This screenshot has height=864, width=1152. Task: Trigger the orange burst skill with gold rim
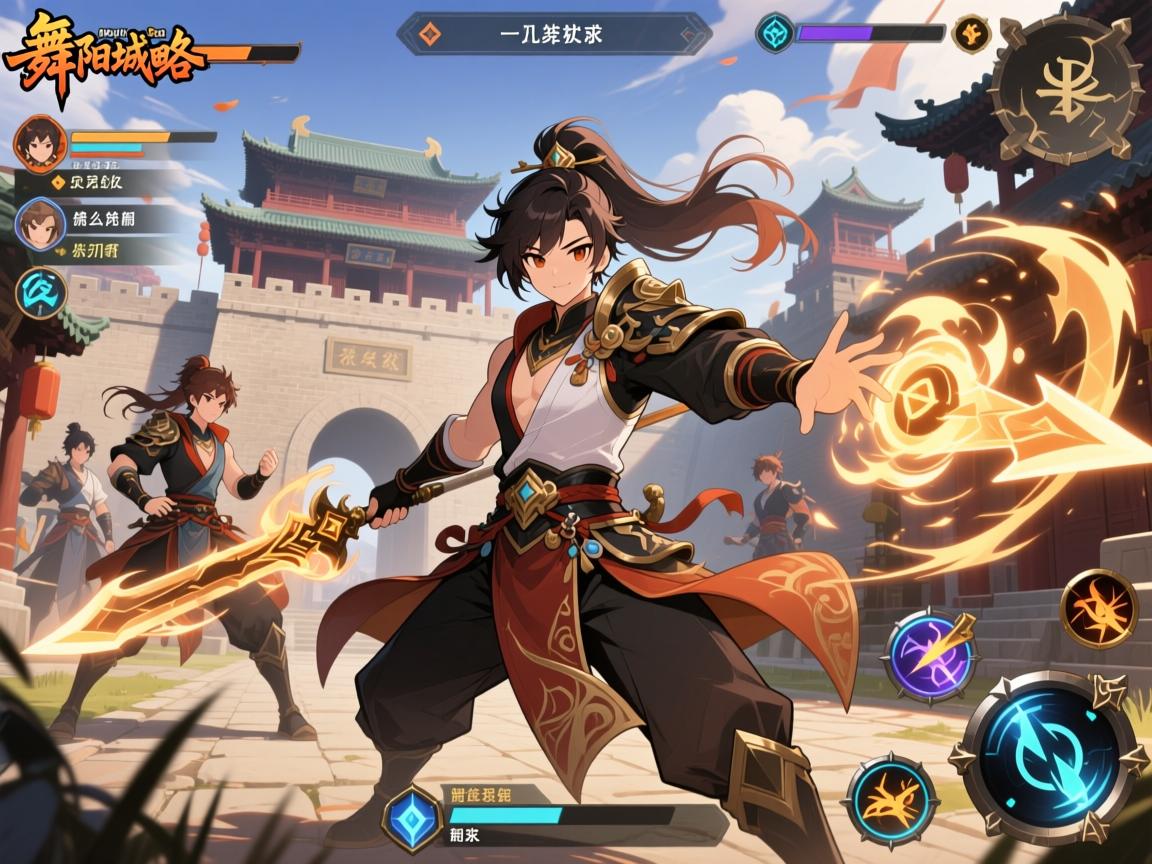click(x=1099, y=609)
